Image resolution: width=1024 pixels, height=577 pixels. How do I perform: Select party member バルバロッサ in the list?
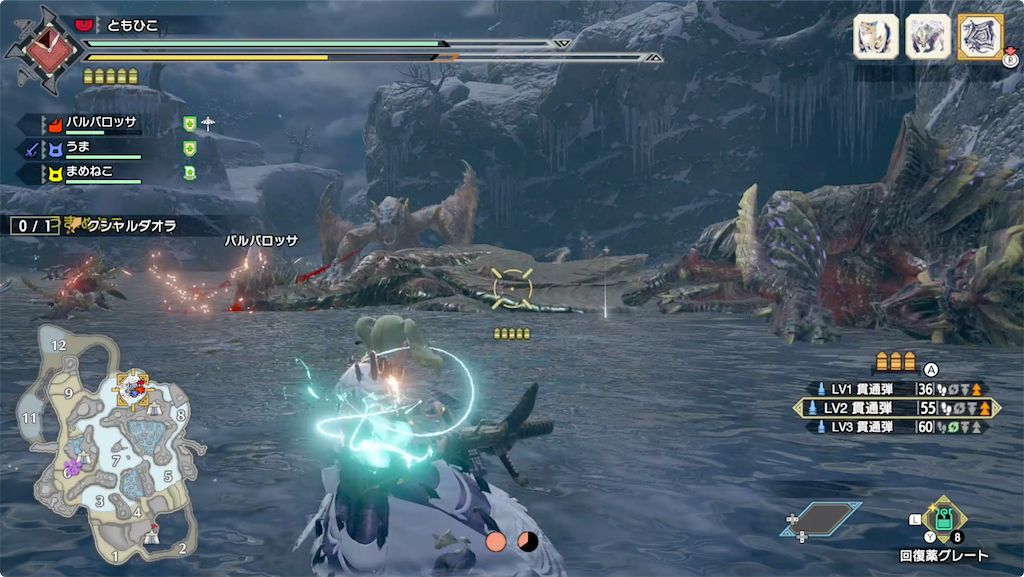click(x=100, y=125)
